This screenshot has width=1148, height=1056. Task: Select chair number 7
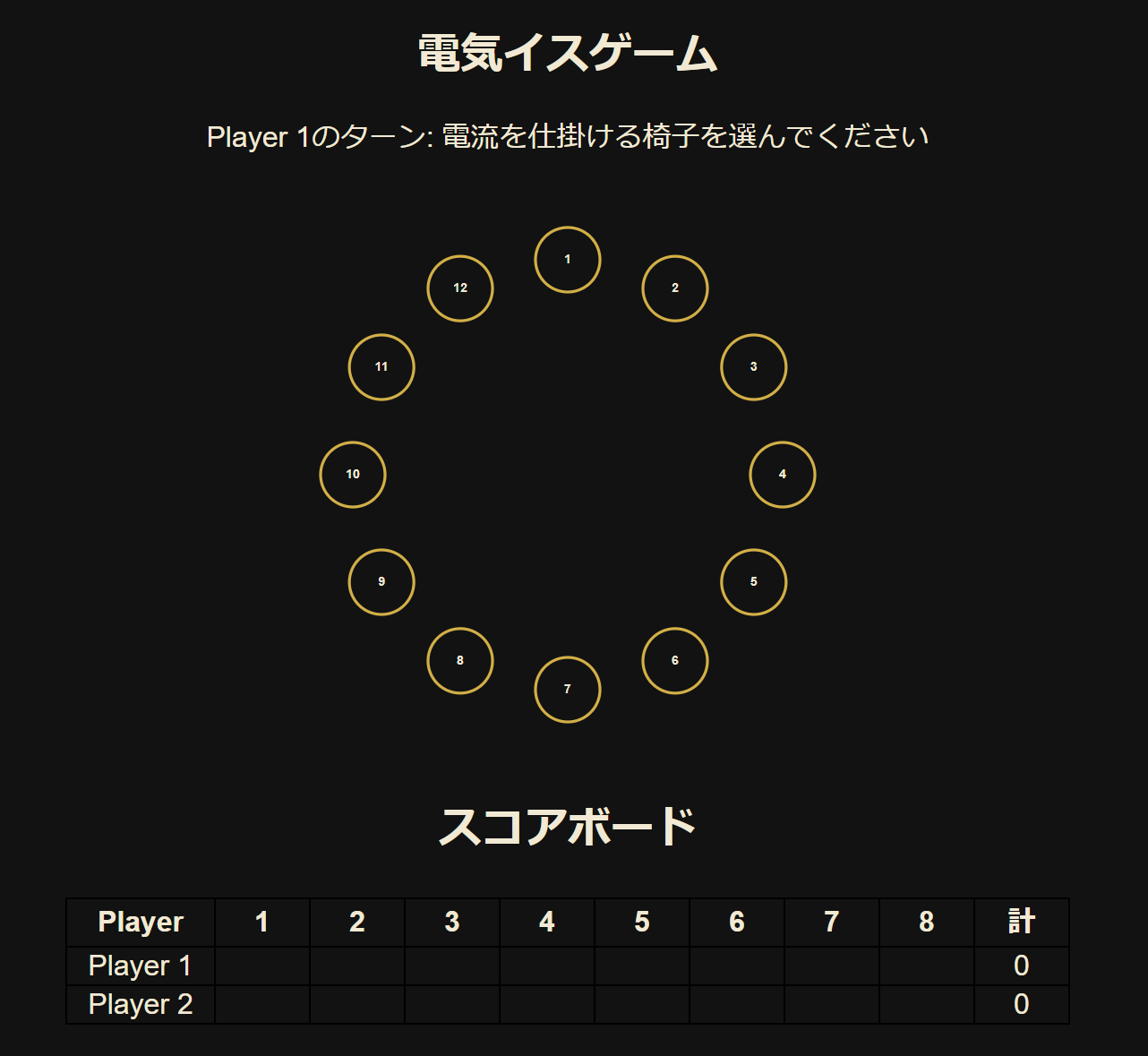[566, 690]
